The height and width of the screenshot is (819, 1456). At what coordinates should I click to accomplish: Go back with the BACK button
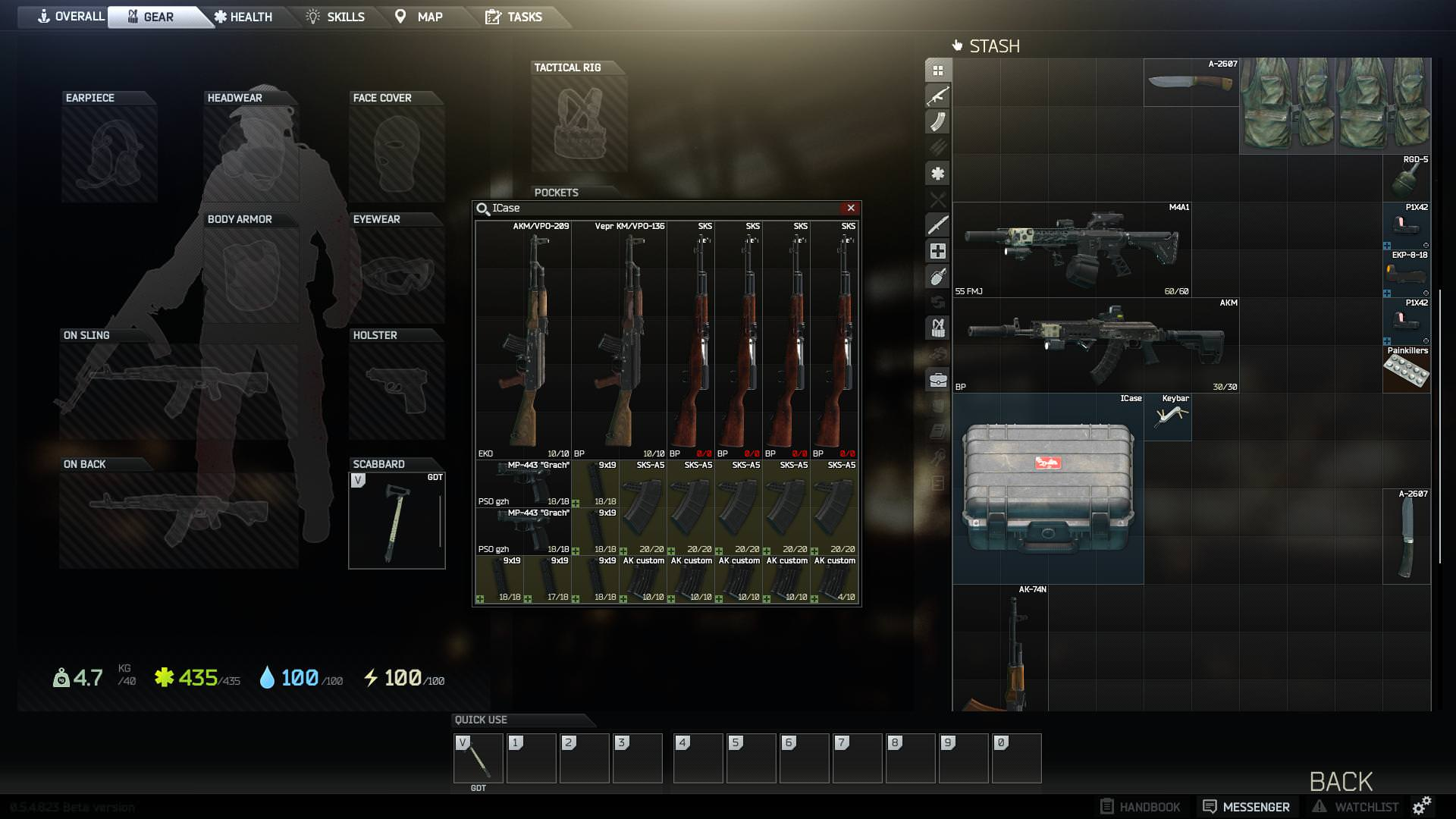pyautogui.click(x=1341, y=781)
